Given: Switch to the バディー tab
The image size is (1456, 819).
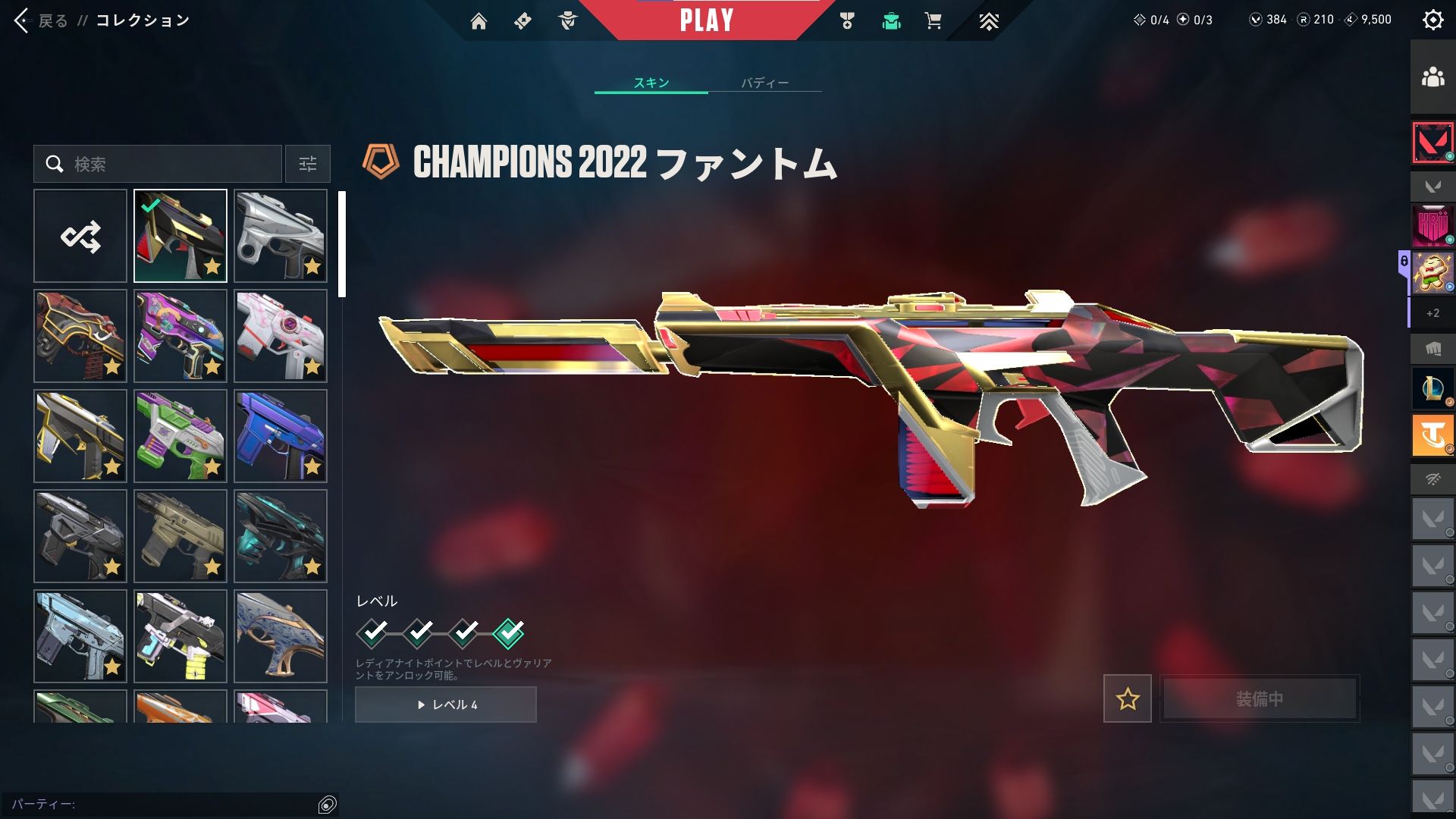Looking at the screenshot, I should point(764,83).
